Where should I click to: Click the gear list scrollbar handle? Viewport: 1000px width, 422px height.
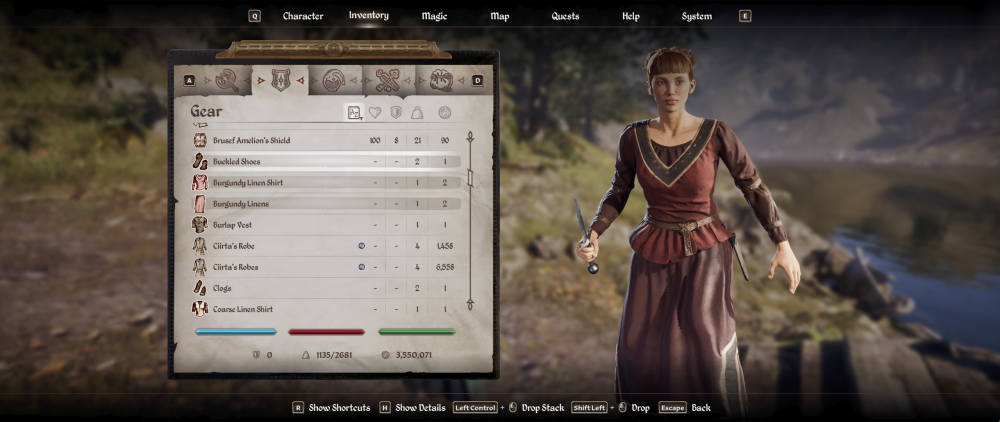pos(469,179)
